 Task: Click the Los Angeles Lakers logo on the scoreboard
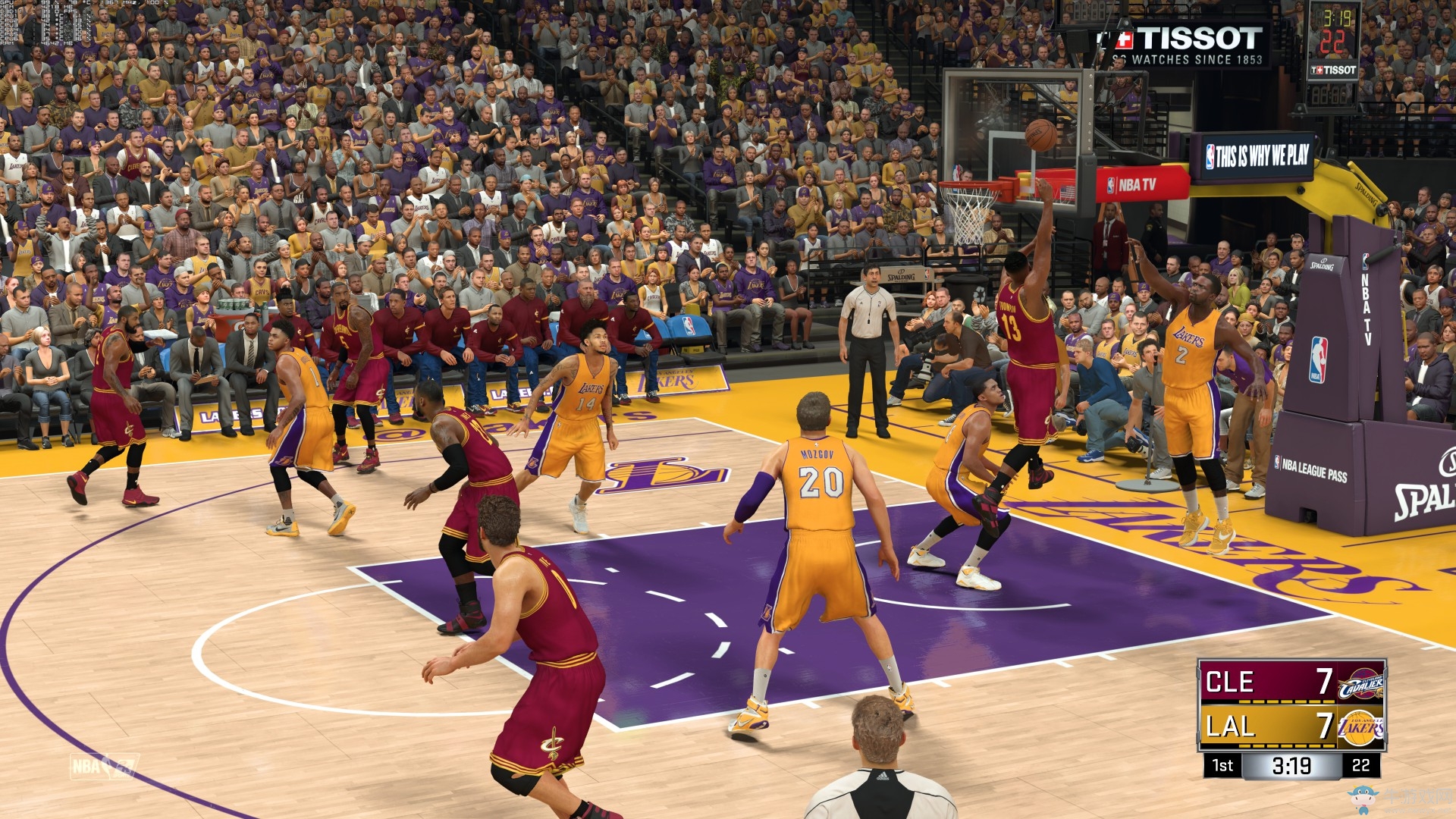[1360, 728]
